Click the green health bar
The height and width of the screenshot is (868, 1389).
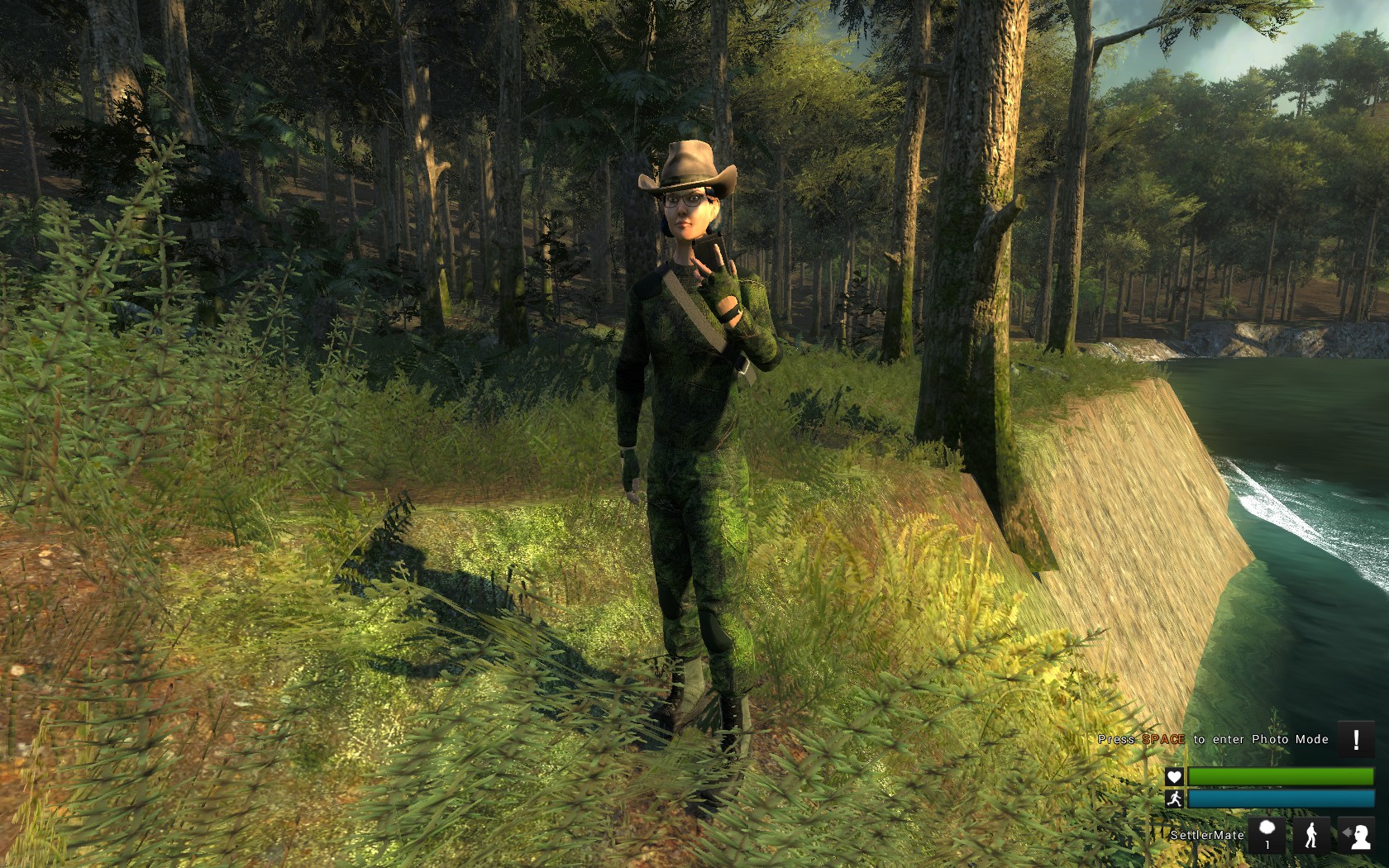pos(1281,777)
